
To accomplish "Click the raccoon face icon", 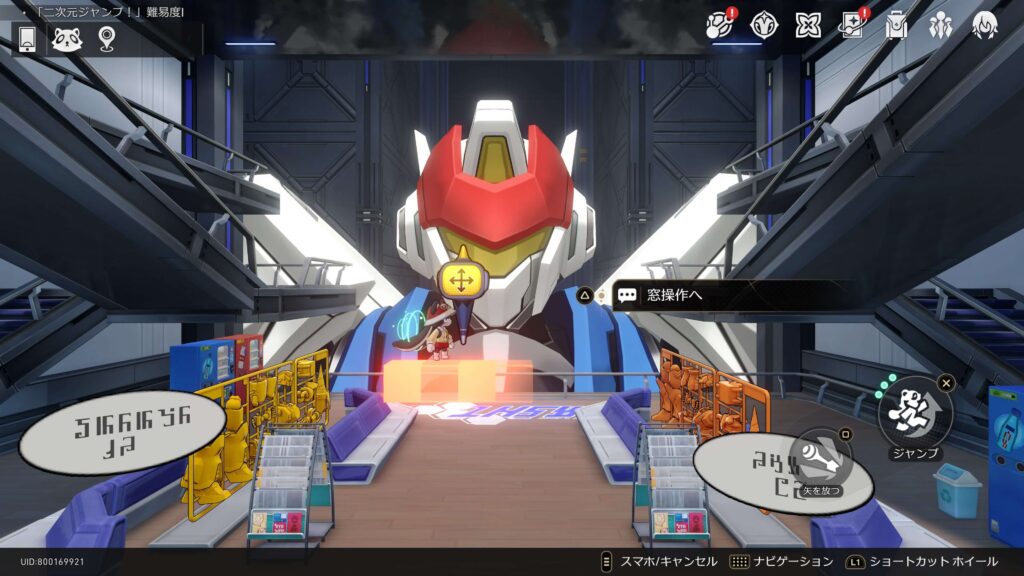I will coord(67,39).
